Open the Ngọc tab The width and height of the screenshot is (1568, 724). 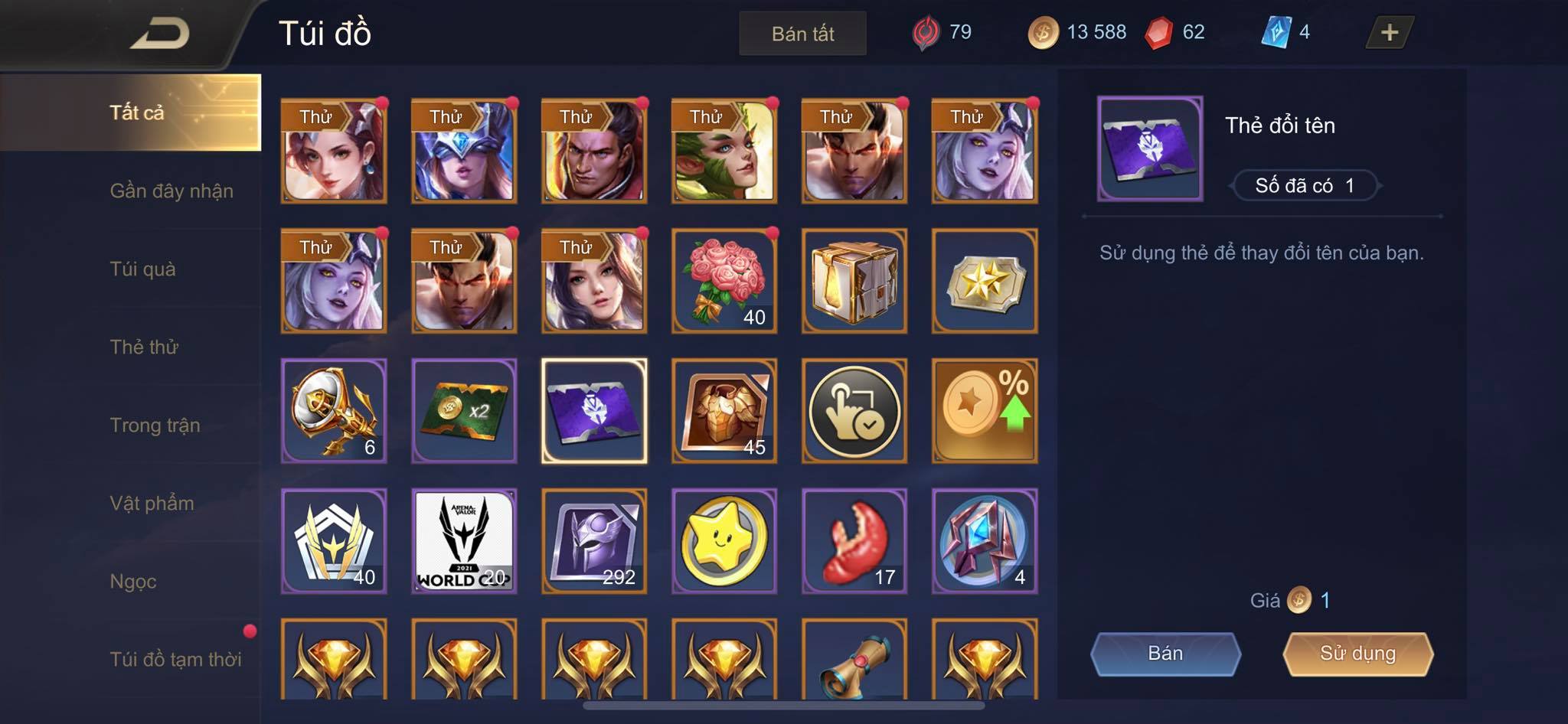(x=133, y=581)
